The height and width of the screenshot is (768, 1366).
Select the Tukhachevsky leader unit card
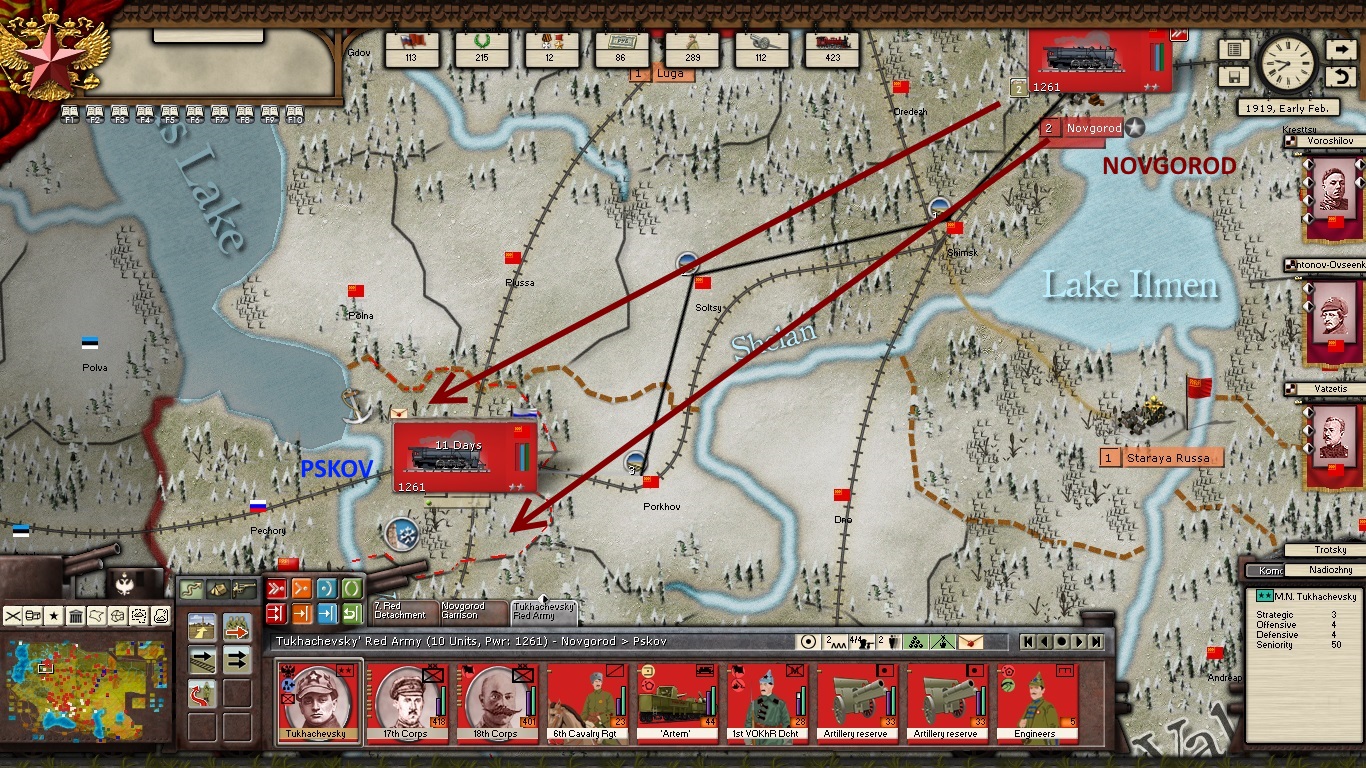tap(318, 701)
